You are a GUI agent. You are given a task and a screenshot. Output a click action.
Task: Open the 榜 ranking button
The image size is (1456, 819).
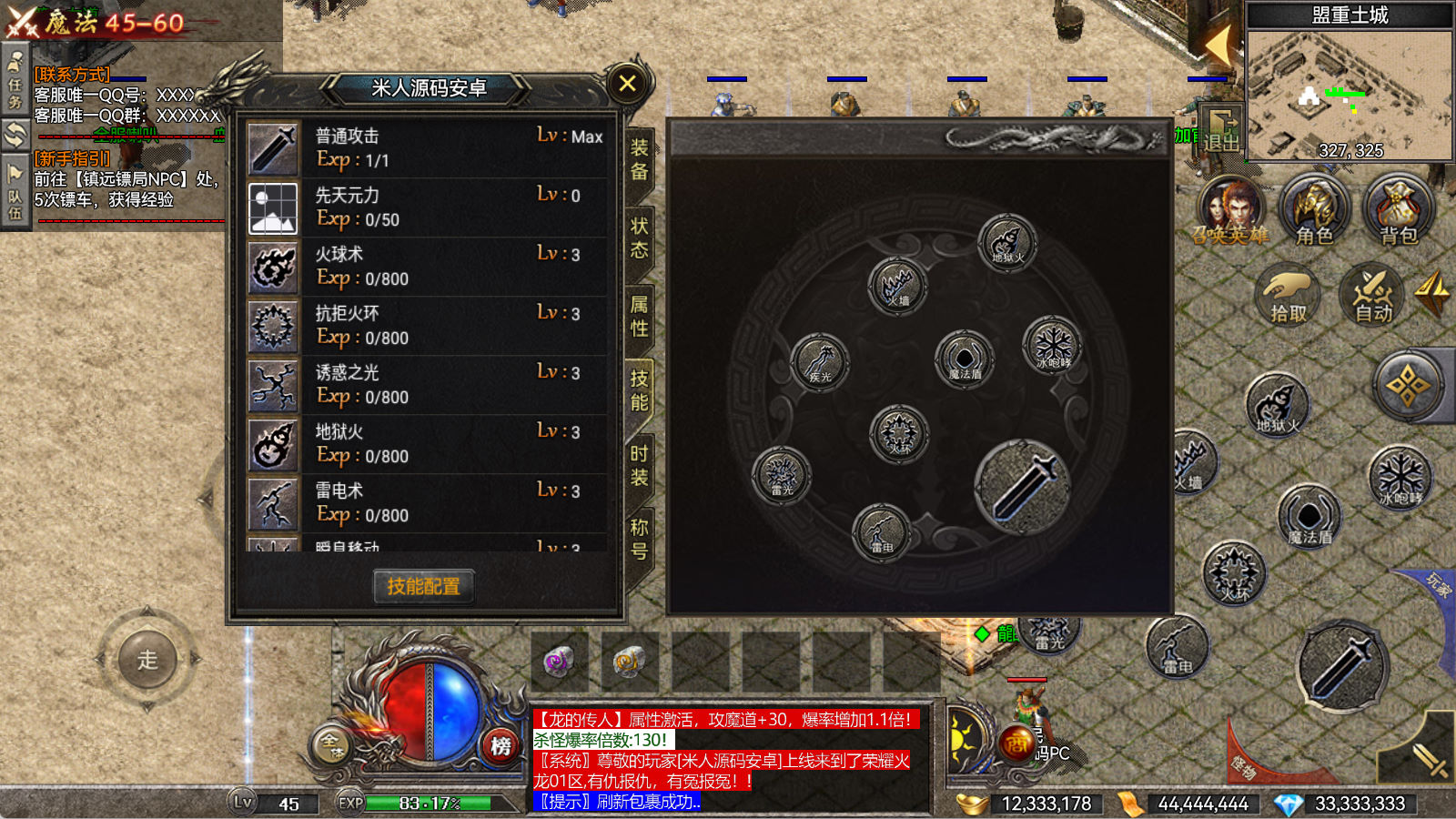tap(500, 746)
